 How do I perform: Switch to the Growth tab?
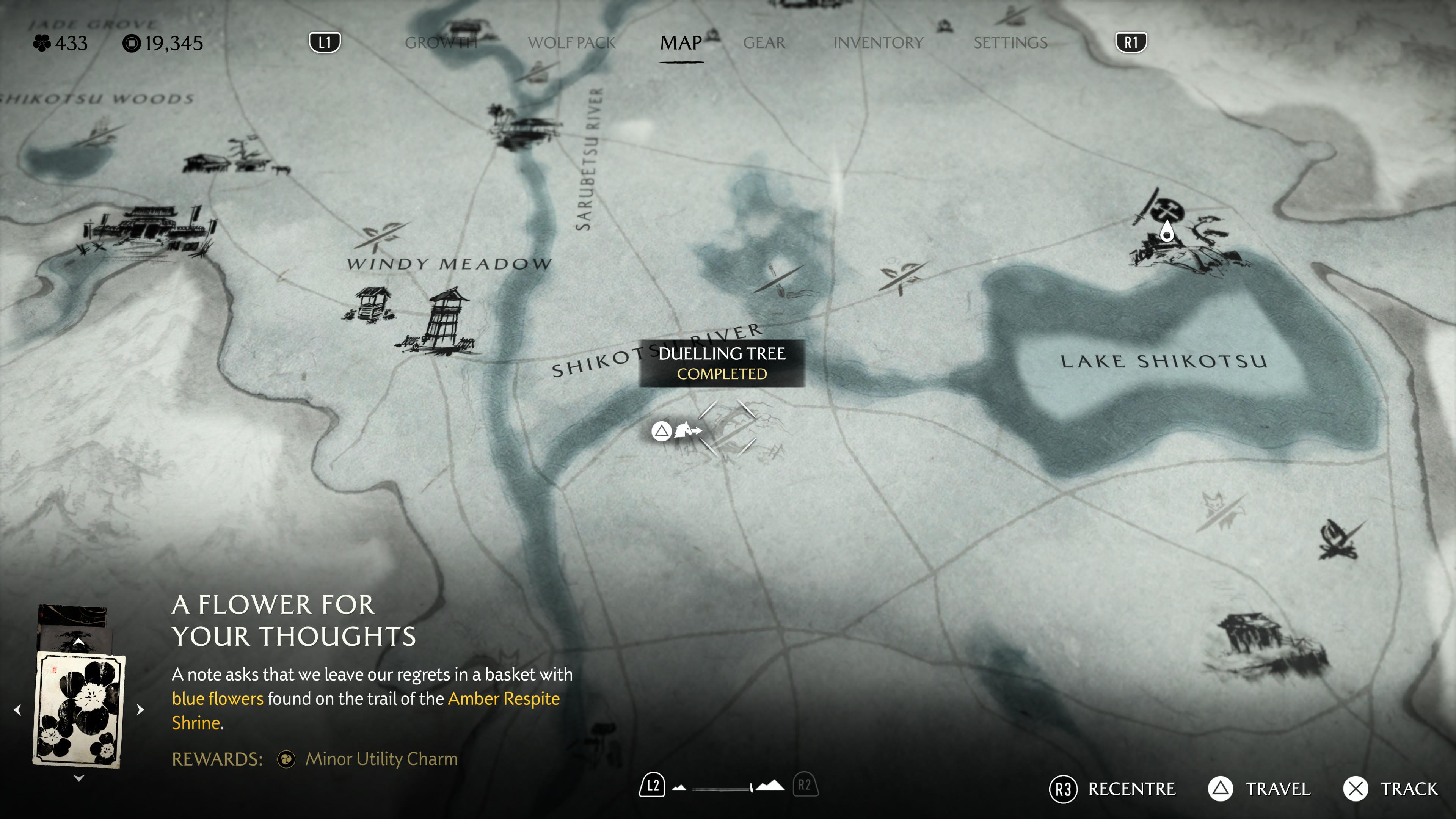click(x=441, y=43)
